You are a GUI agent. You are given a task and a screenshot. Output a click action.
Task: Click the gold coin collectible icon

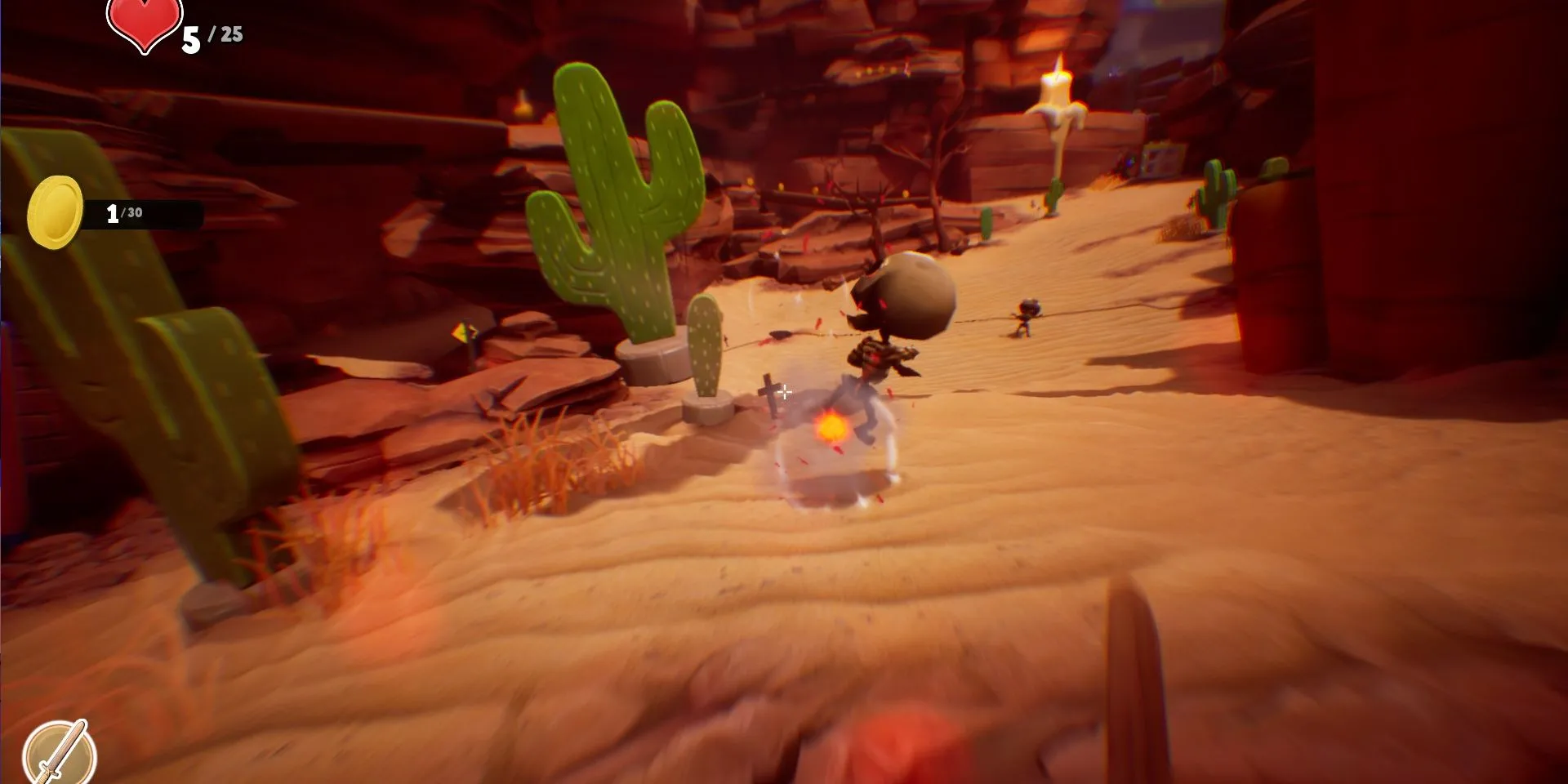point(55,212)
